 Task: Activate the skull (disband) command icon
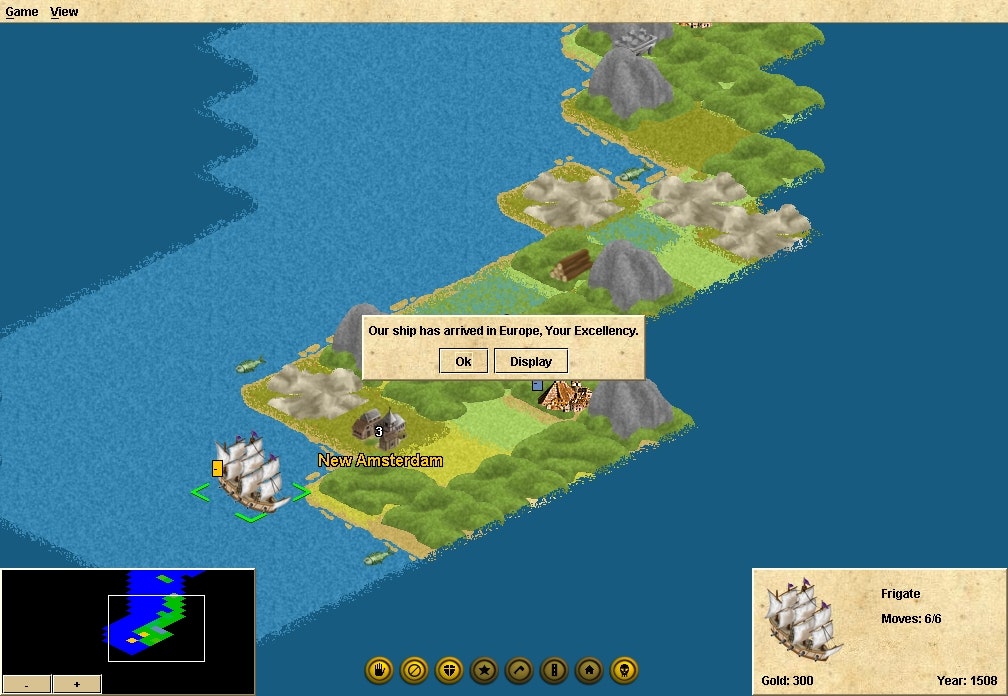click(624, 670)
